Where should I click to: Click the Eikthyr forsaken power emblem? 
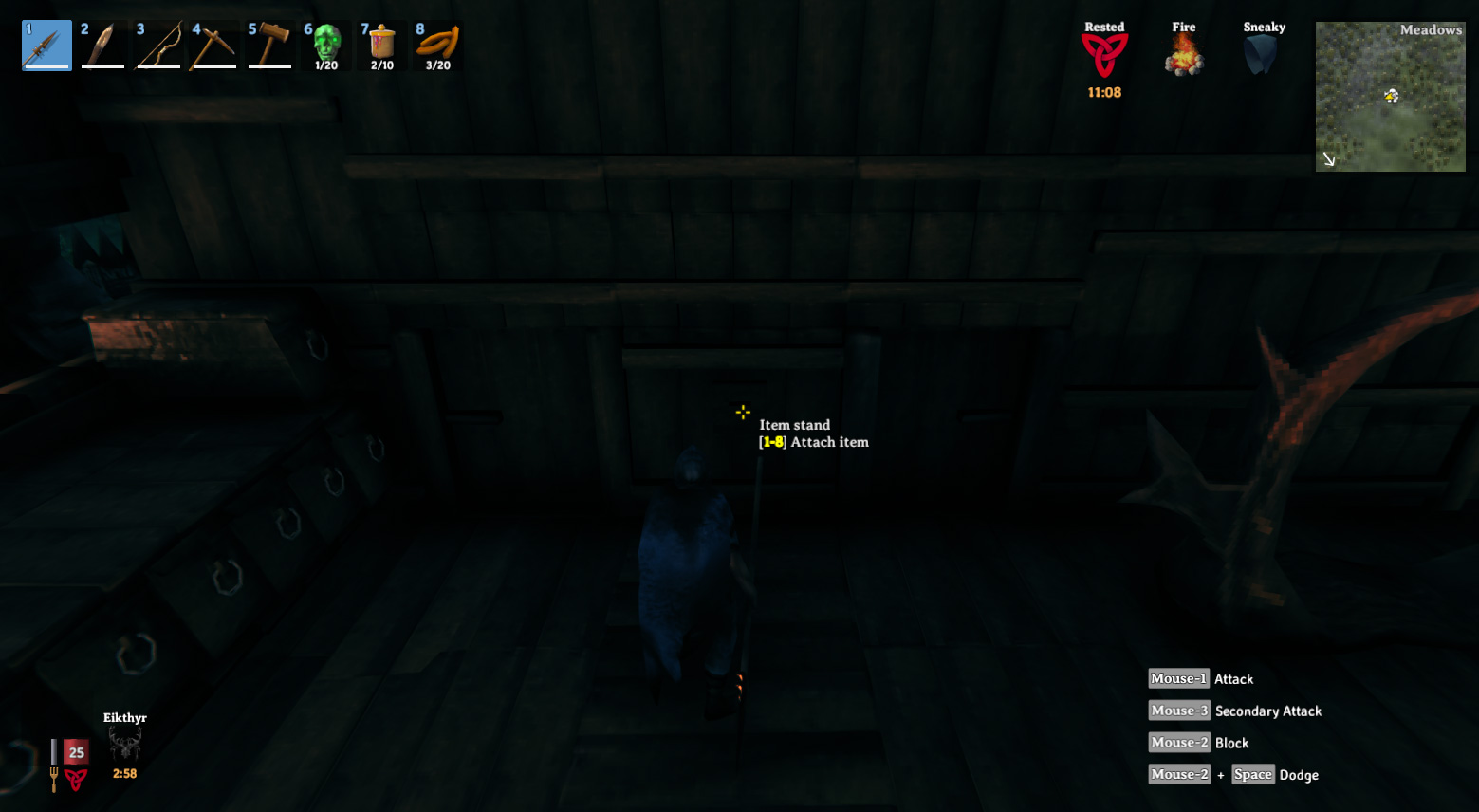(124, 744)
